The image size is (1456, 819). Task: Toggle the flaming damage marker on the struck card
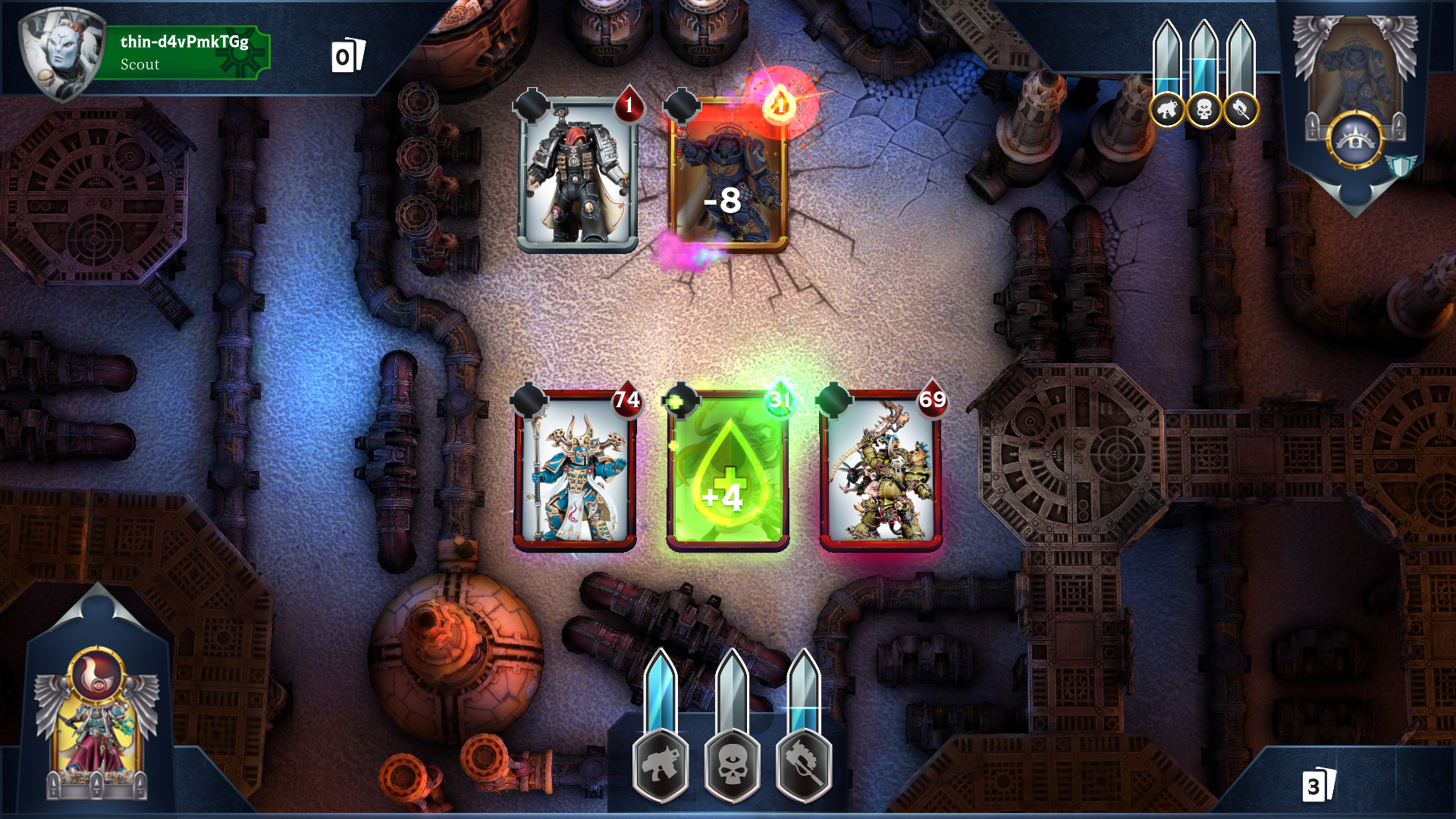776,106
